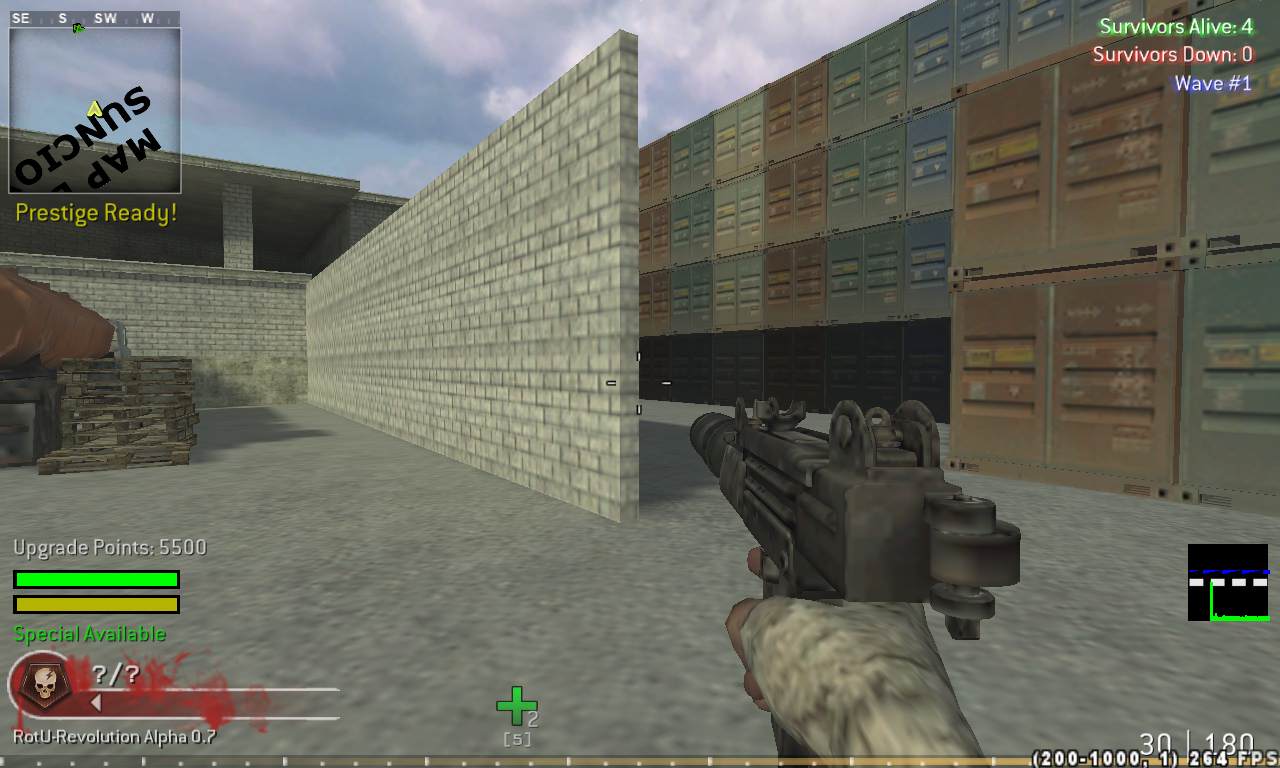Click the Prestige Ready! text
Screen dimensions: 1280x768
(x=96, y=212)
